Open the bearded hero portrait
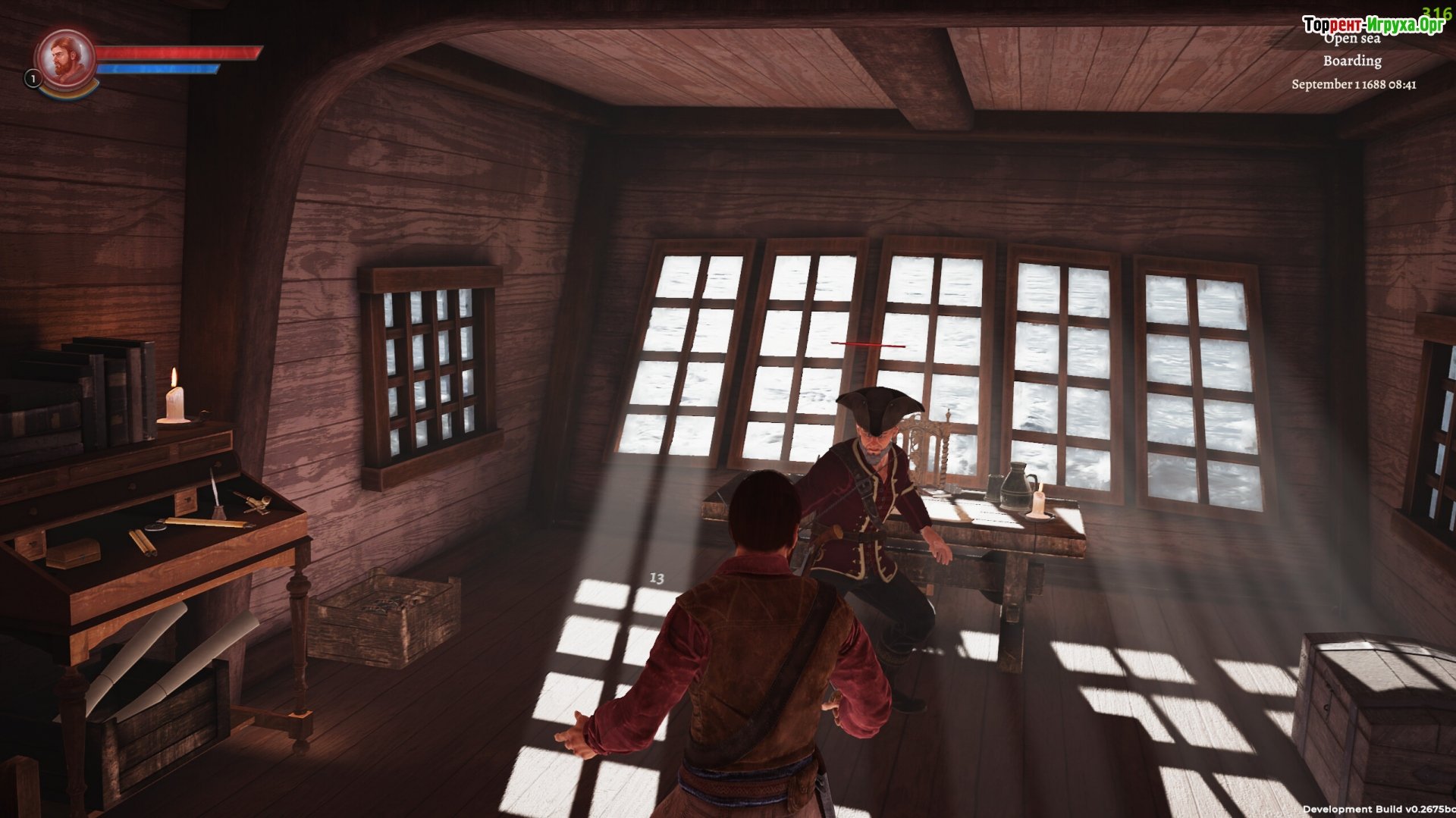Viewport: 1456px width, 818px height. click(x=65, y=58)
